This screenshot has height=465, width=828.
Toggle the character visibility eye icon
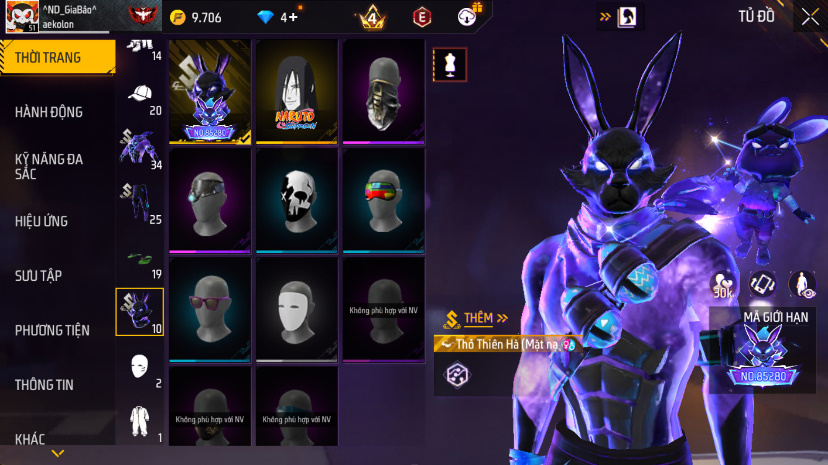click(x=802, y=284)
